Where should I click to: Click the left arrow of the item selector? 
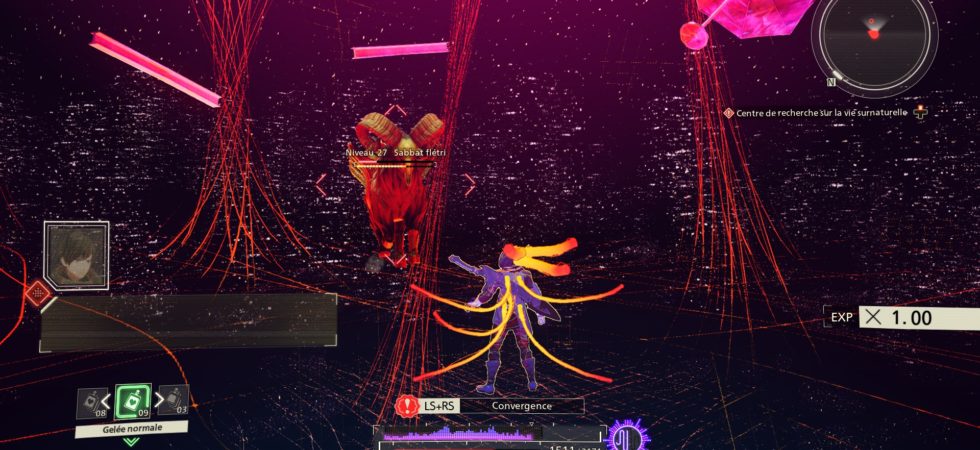(106, 402)
